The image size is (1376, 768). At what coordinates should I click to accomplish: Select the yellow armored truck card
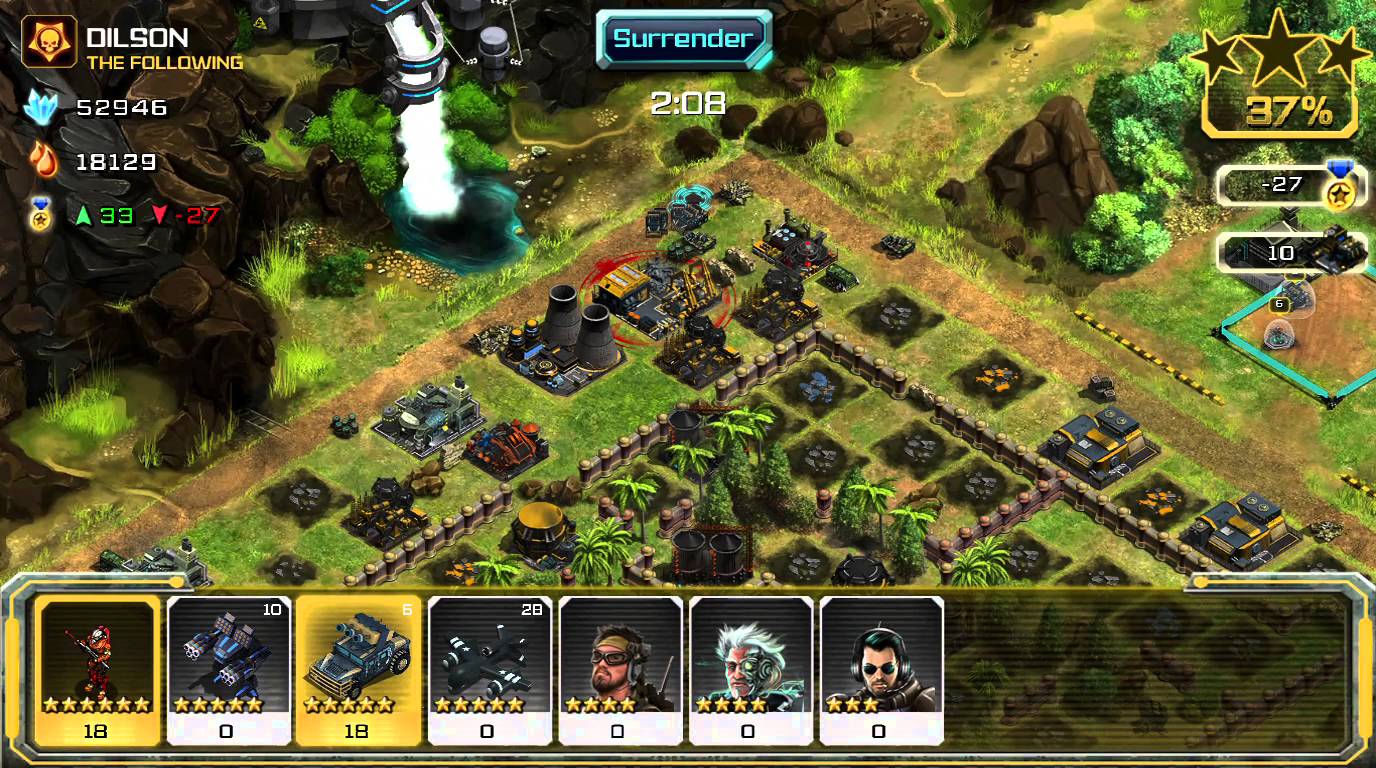pos(358,670)
